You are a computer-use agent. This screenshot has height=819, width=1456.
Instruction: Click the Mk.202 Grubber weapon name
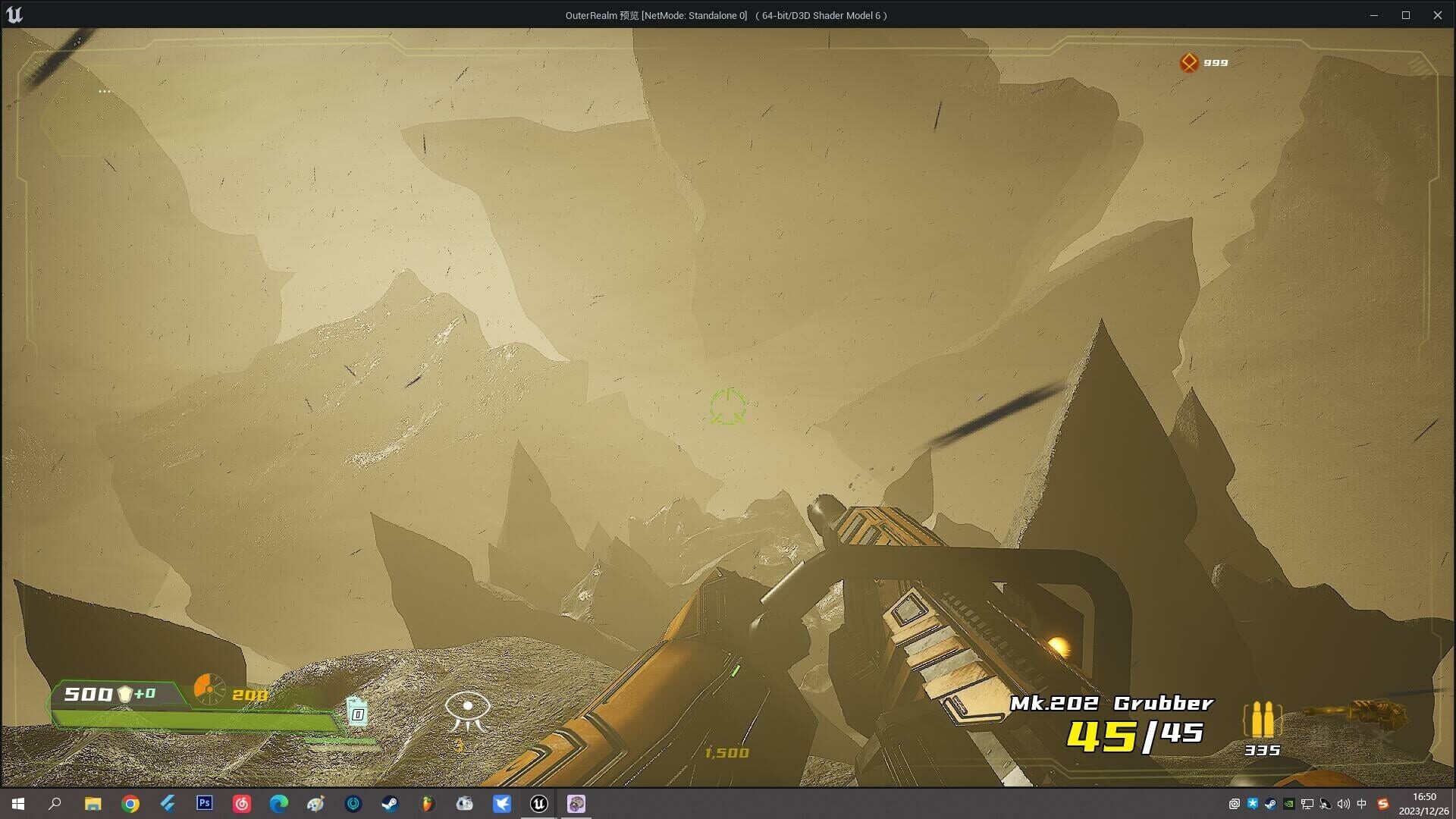1110,704
